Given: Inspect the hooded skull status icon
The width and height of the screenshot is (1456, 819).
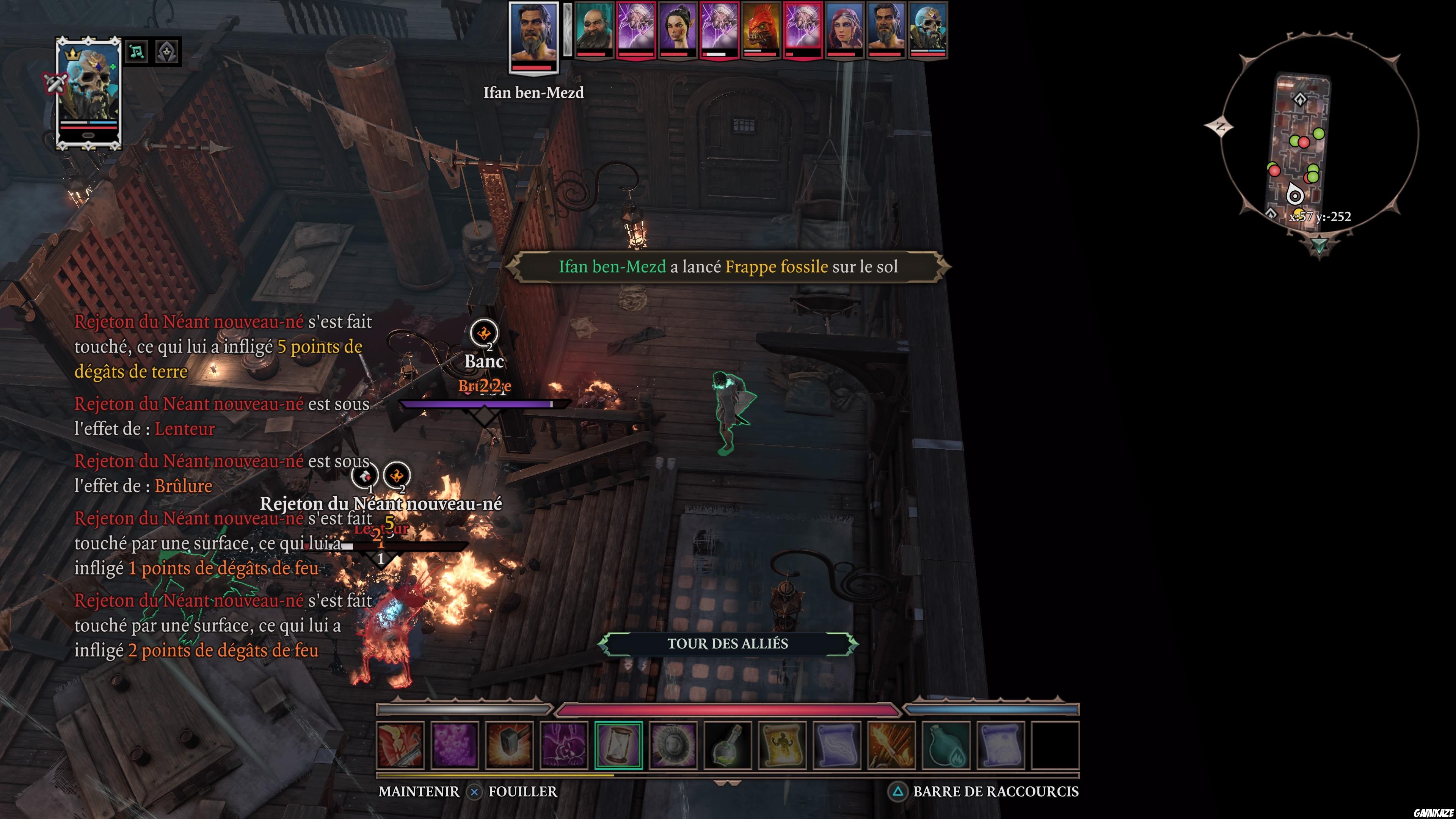Looking at the screenshot, I should 167,52.
